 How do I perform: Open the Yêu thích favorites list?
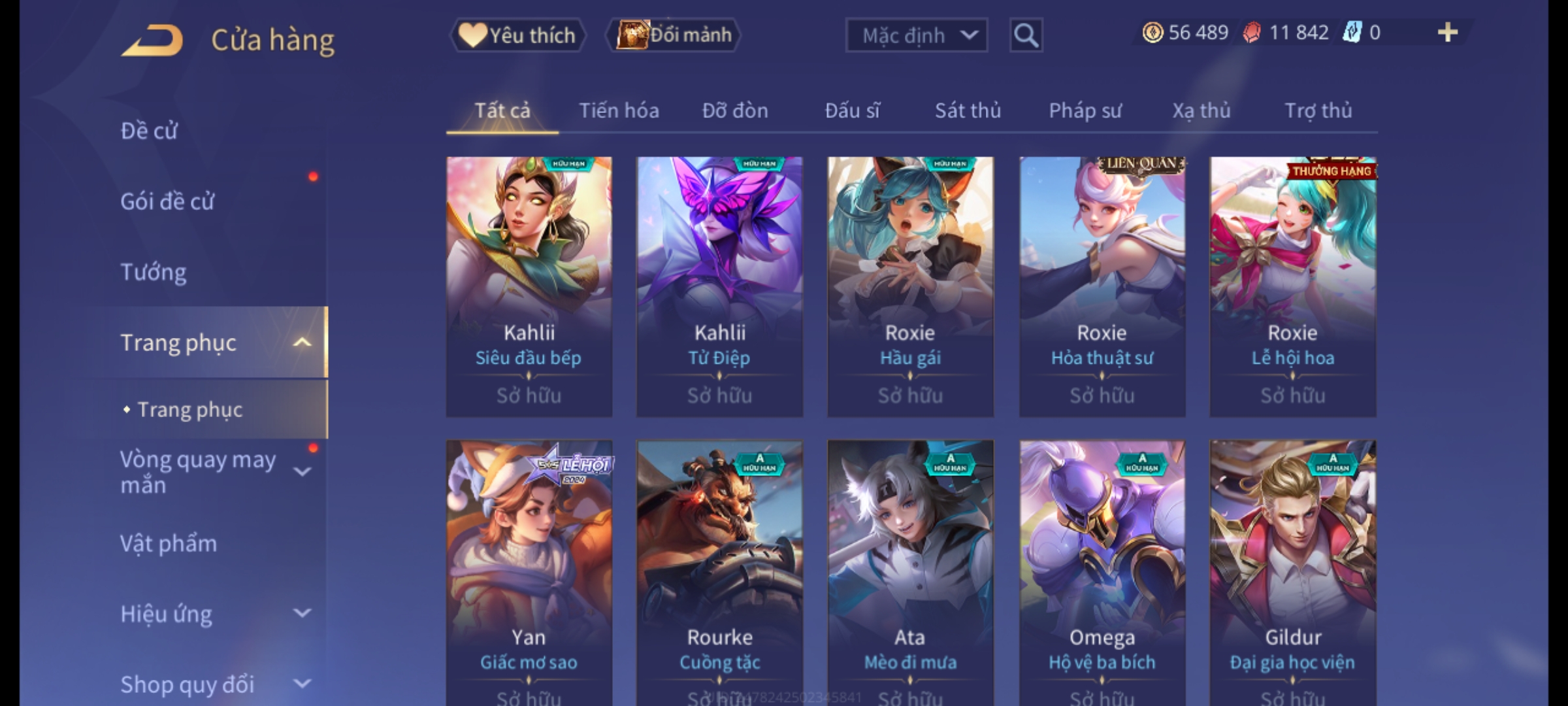[517, 35]
